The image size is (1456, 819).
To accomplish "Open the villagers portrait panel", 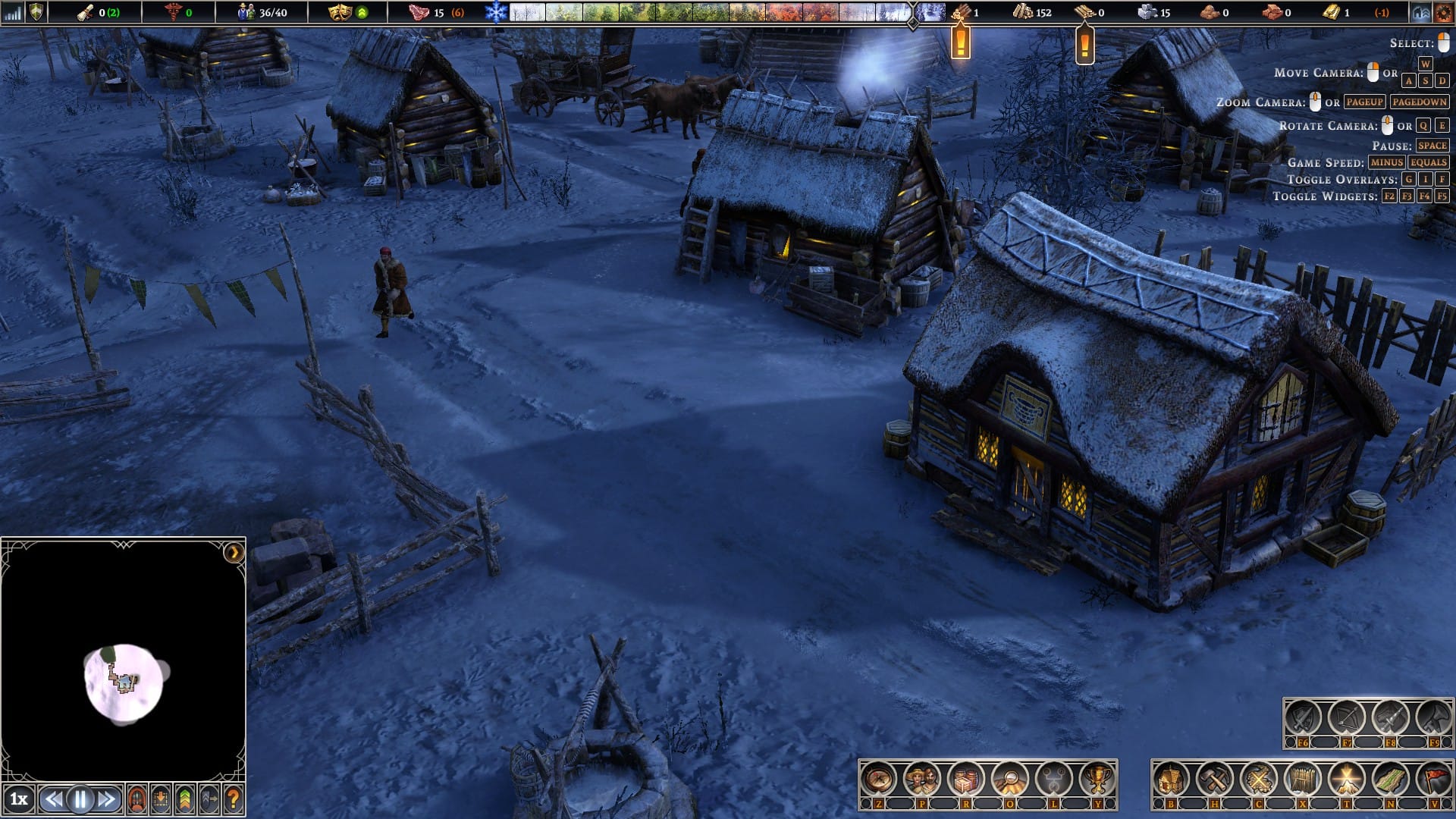I will (922, 779).
